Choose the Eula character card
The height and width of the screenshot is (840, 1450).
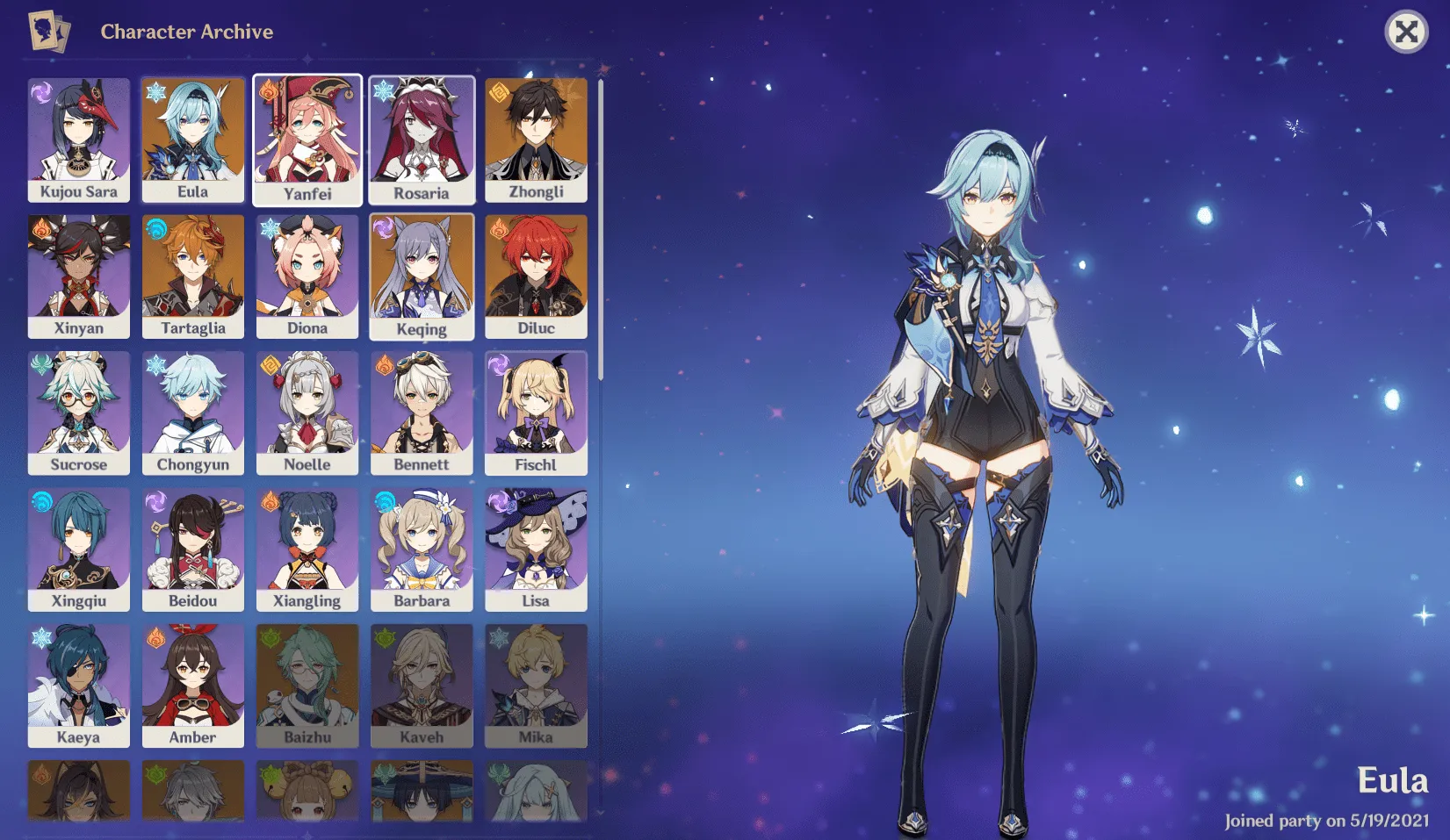coord(193,140)
